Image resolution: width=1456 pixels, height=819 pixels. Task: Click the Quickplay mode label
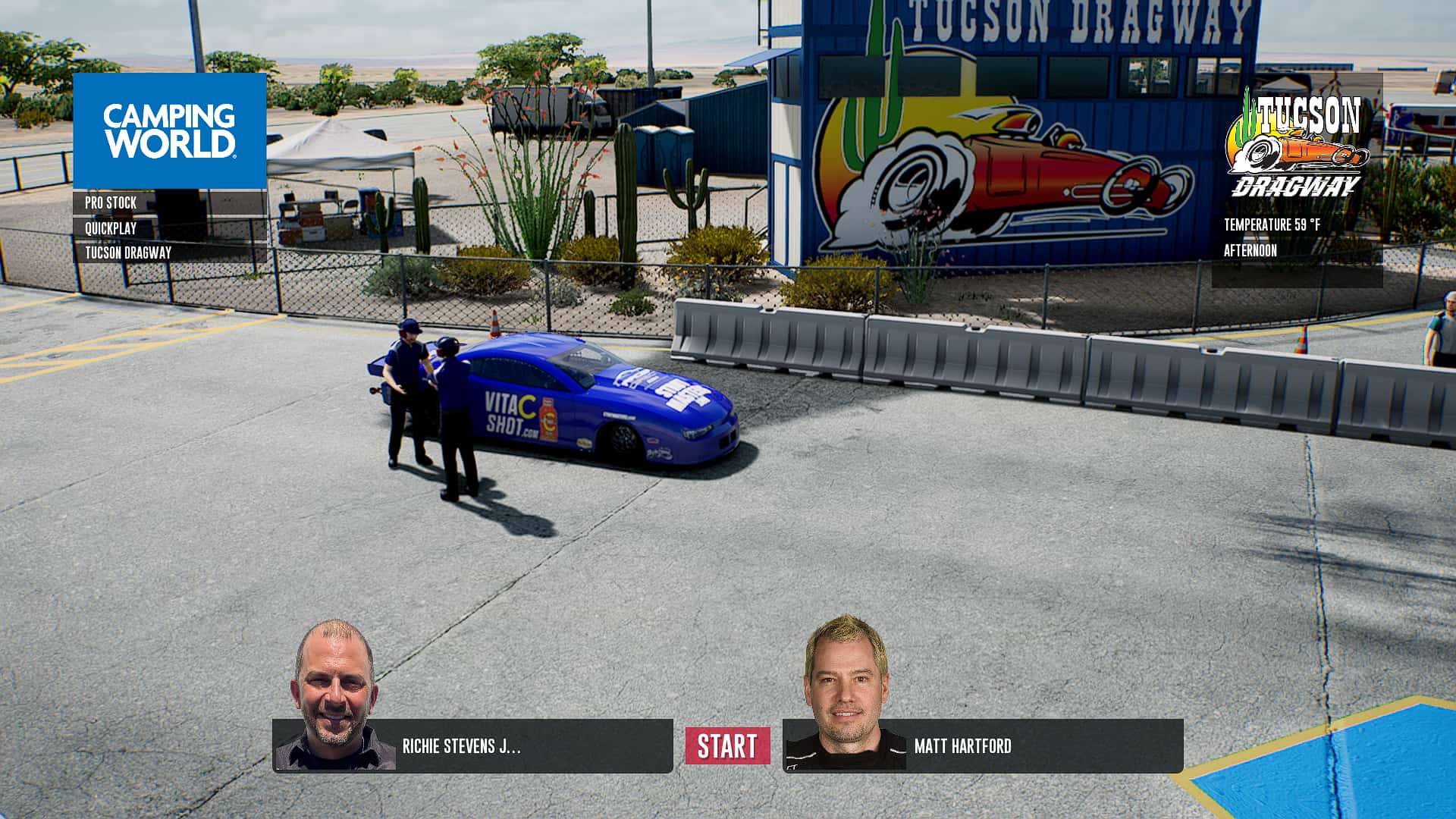point(111,228)
